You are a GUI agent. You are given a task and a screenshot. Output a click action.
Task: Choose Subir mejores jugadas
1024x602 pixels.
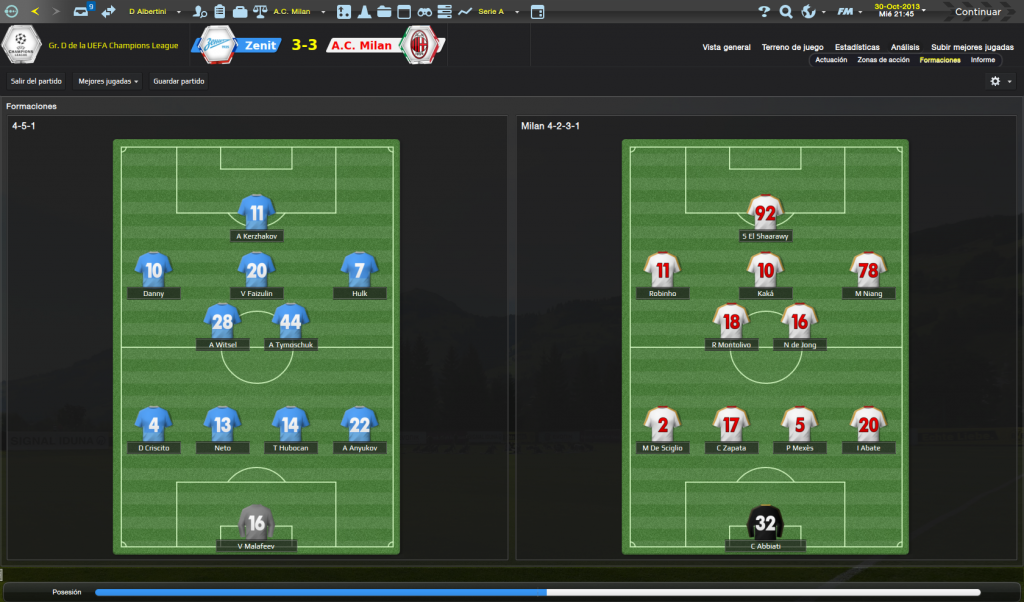click(972, 47)
